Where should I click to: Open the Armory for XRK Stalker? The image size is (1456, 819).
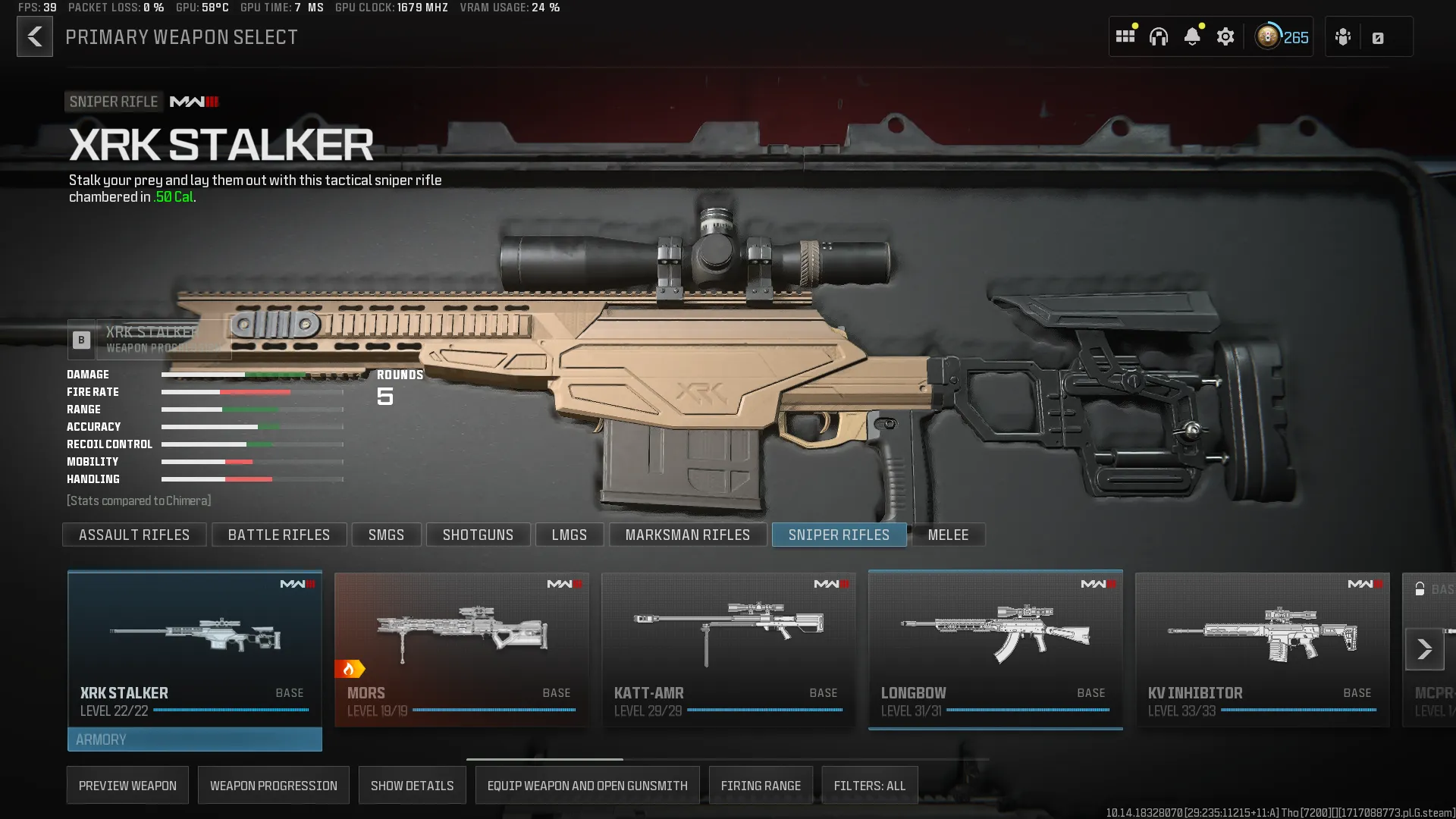pos(193,739)
